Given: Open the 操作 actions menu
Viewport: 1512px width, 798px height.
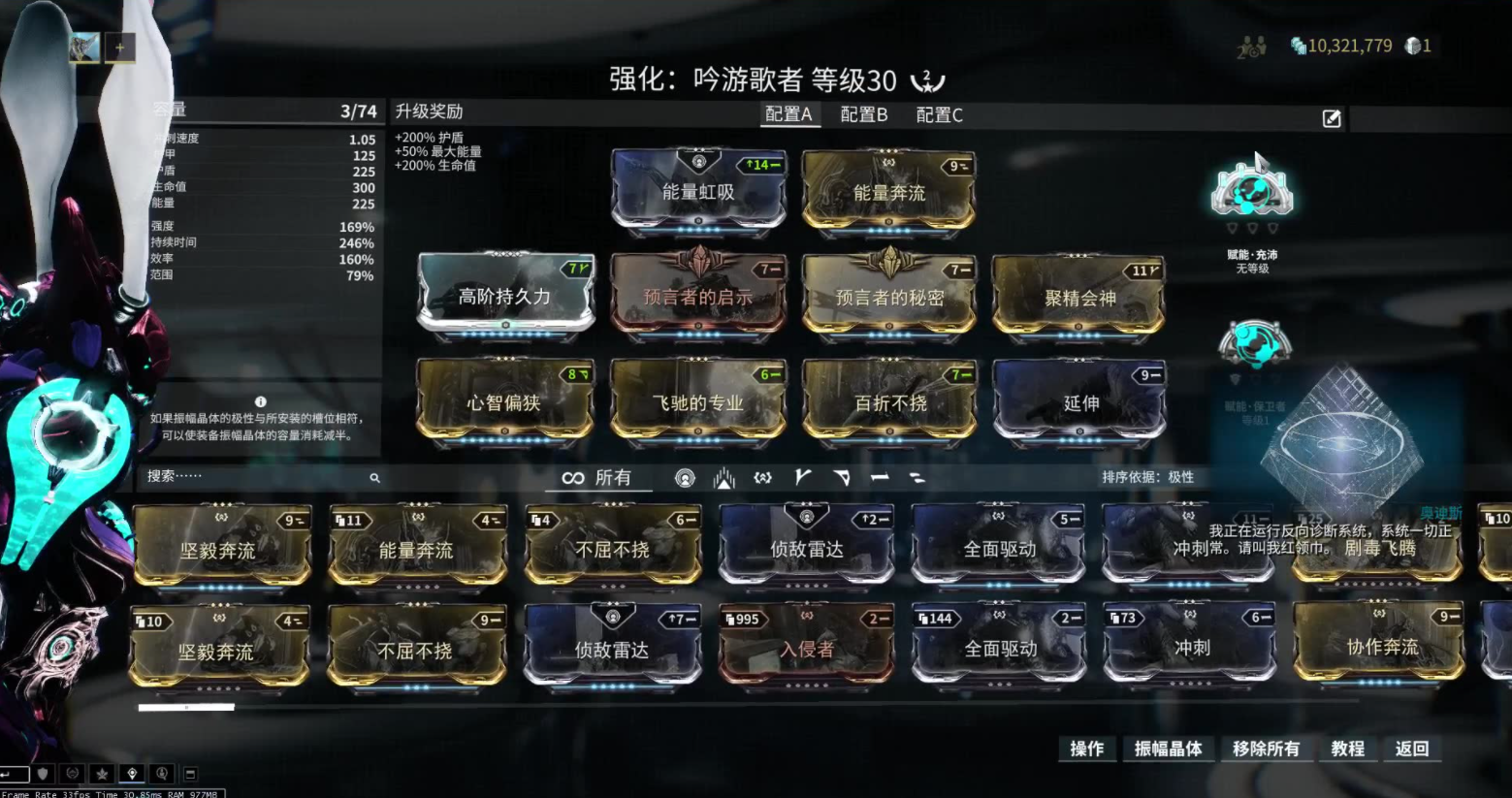Looking at the screenshot, I should [1086, 749].
